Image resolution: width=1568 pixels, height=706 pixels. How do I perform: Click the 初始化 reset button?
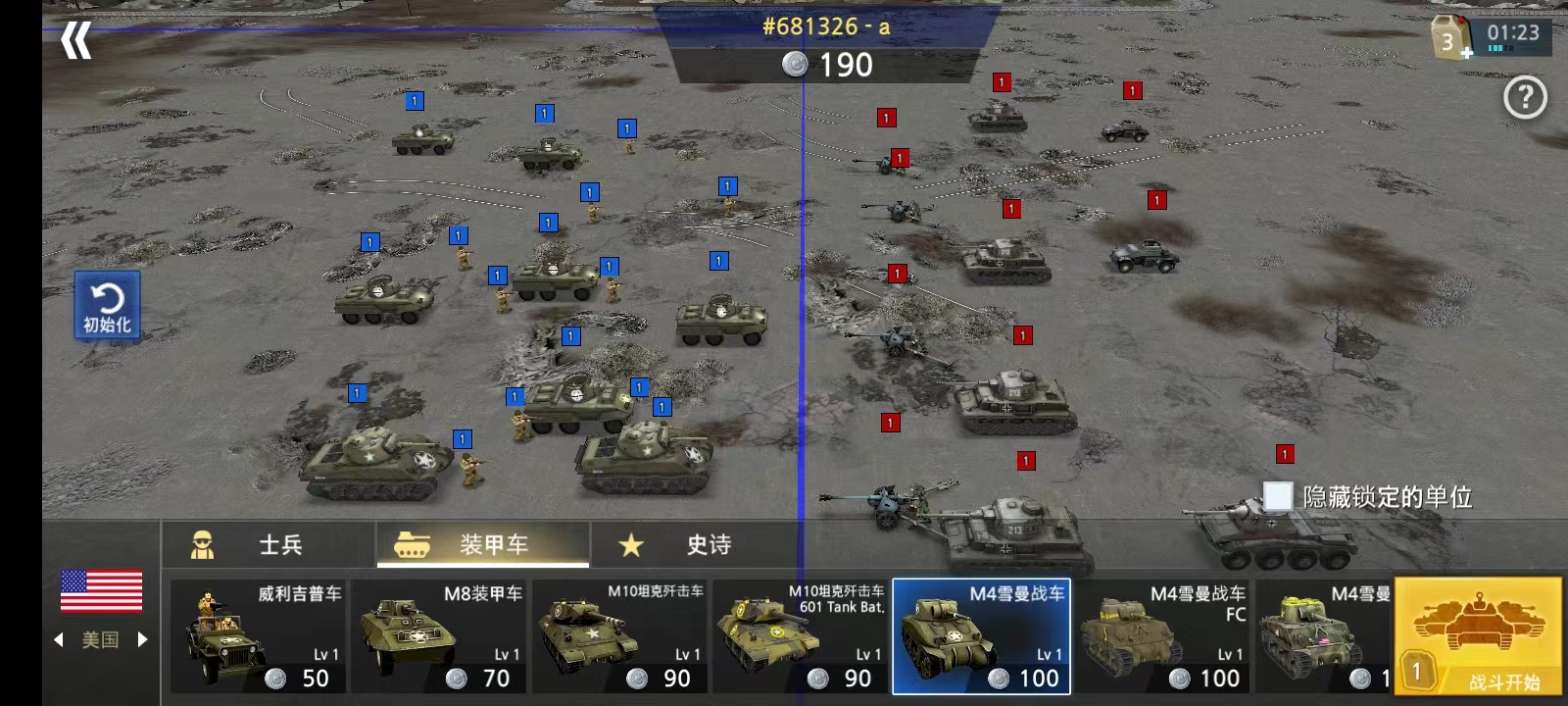(108, 306)
